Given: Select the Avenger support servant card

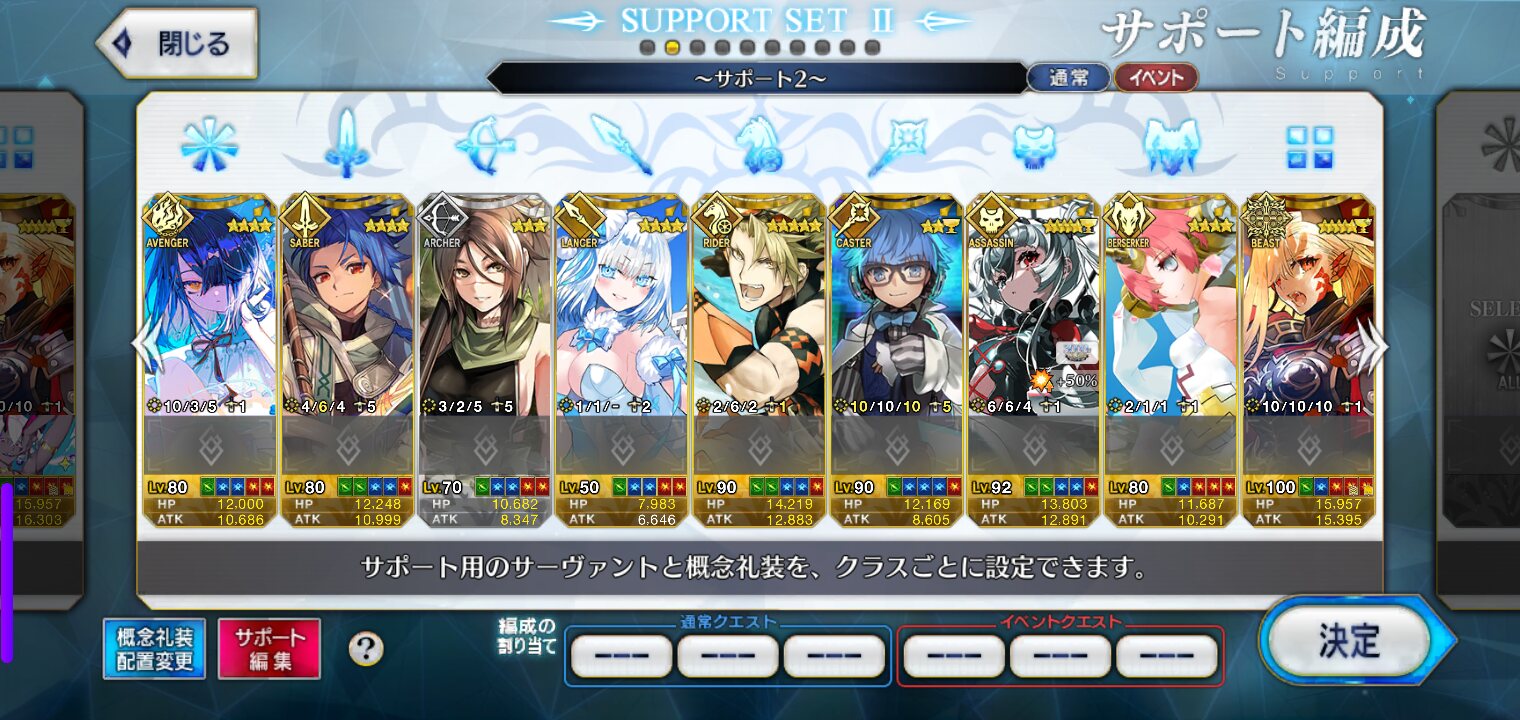Looking at the screenshot, I should coord(210,320).
